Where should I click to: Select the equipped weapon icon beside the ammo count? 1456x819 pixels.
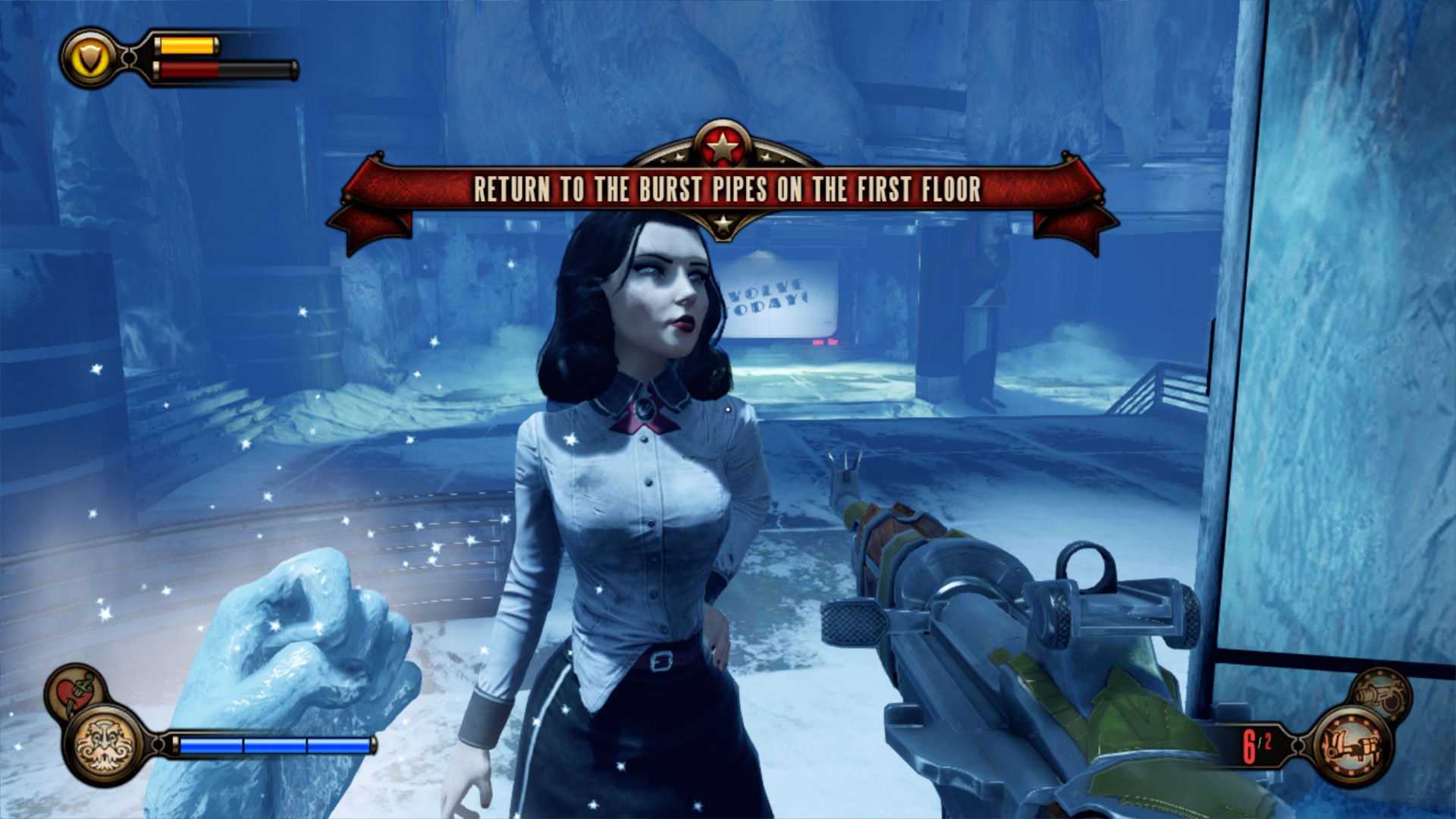pyautogui.click(x=1352, y=746)
